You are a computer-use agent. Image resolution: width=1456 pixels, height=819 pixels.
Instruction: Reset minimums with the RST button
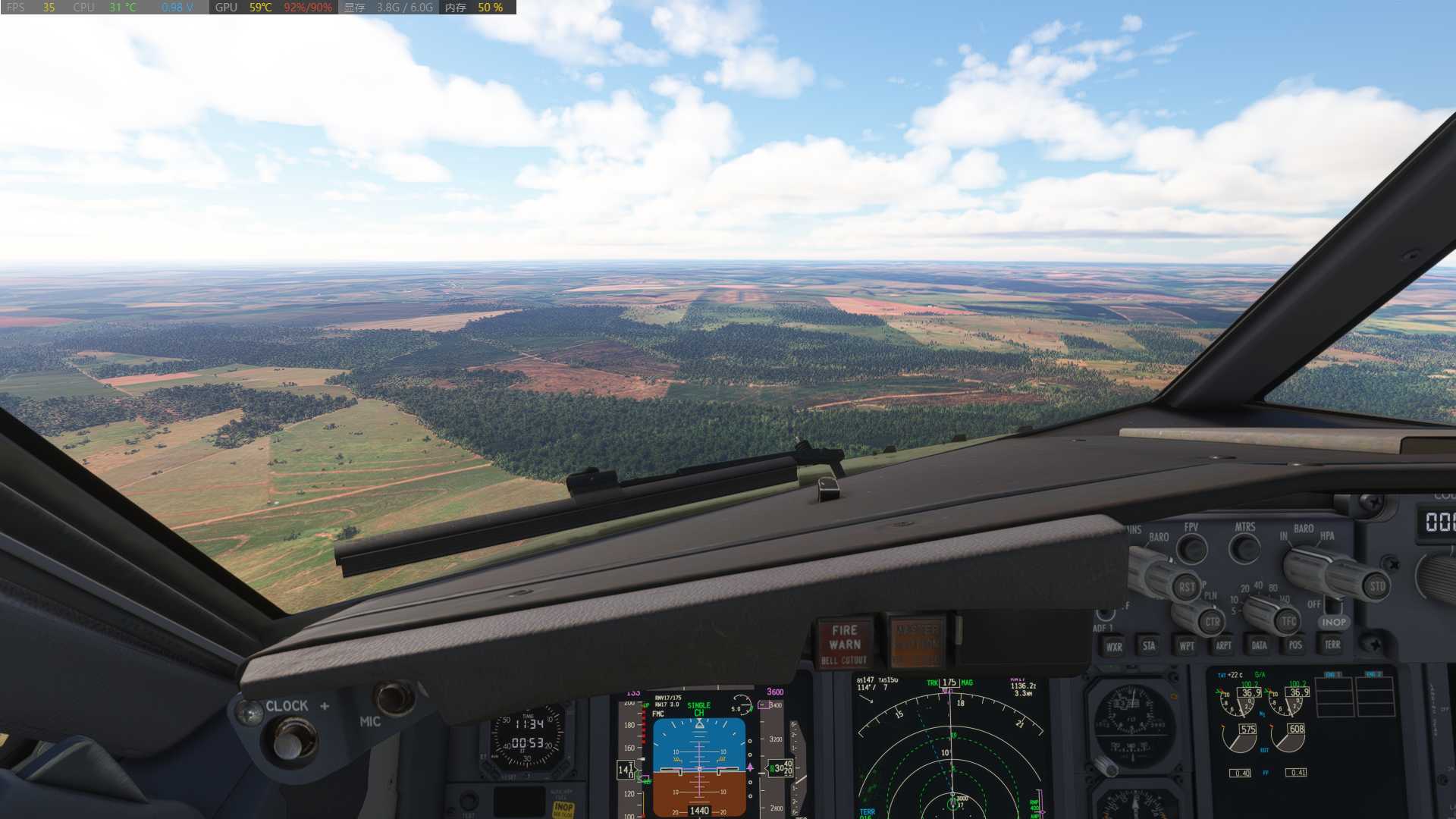[x=1186, y=587]
